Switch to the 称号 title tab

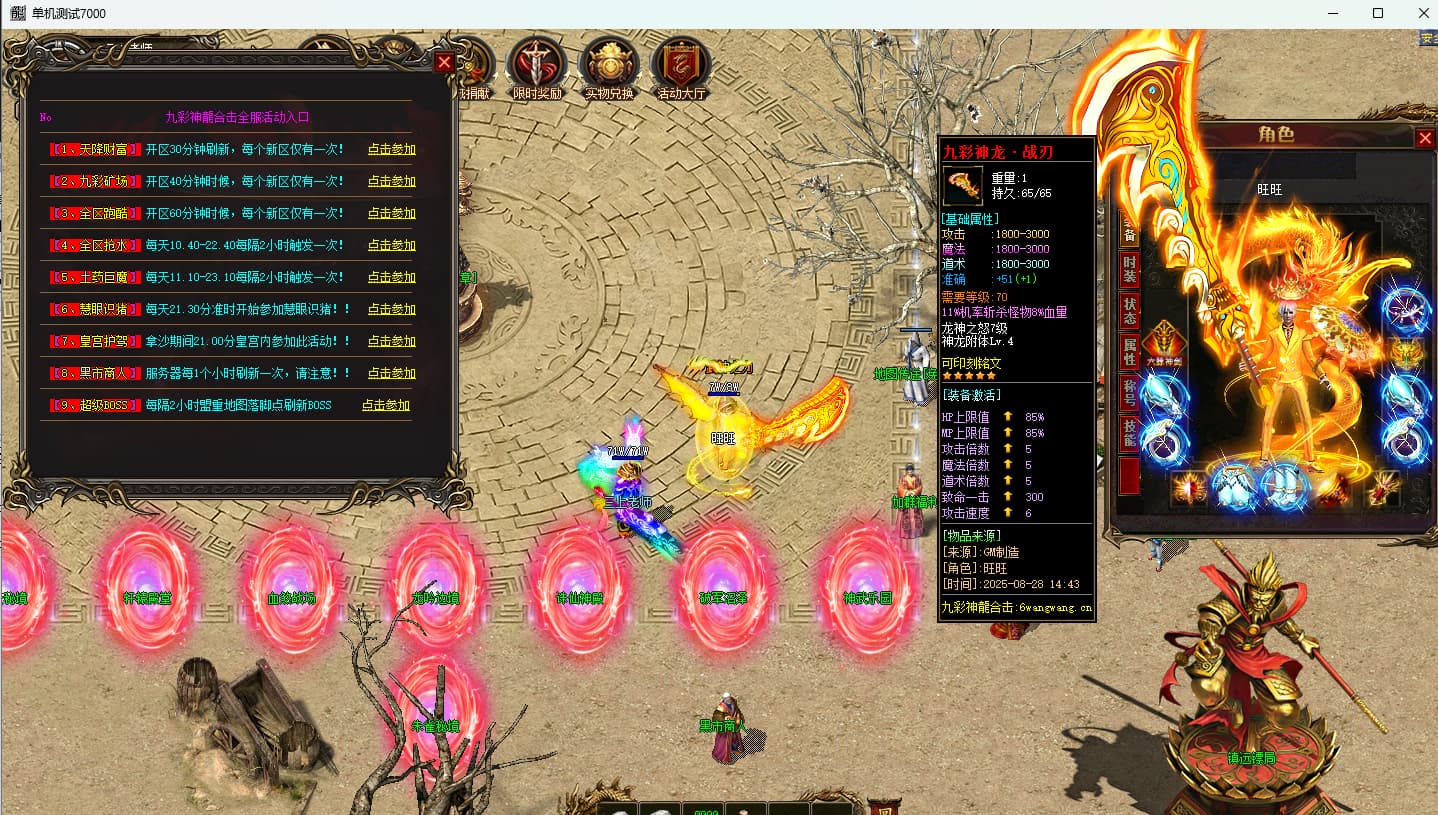[x=1129, y=393]
